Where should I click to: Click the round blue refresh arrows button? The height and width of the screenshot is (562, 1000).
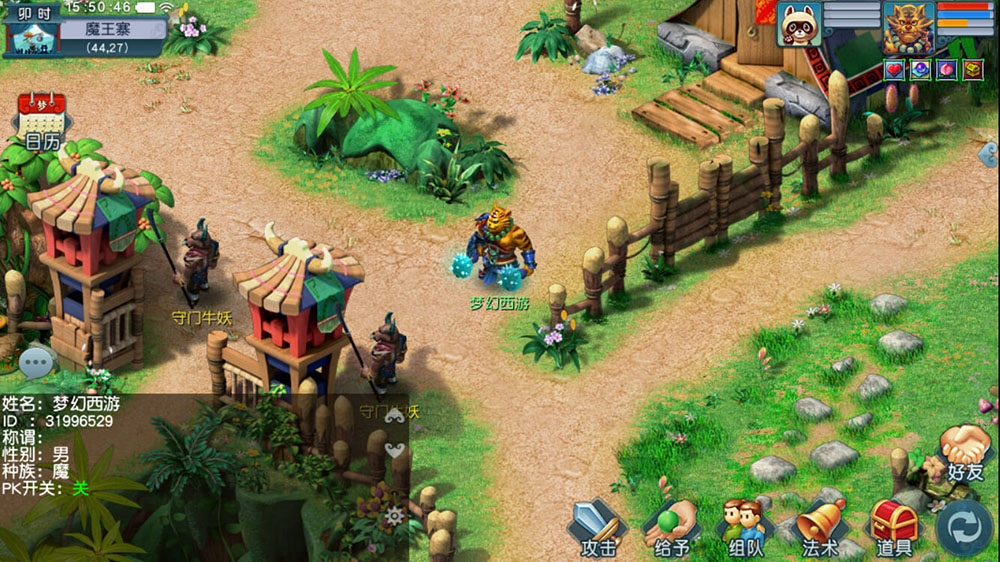click(965, 528)
